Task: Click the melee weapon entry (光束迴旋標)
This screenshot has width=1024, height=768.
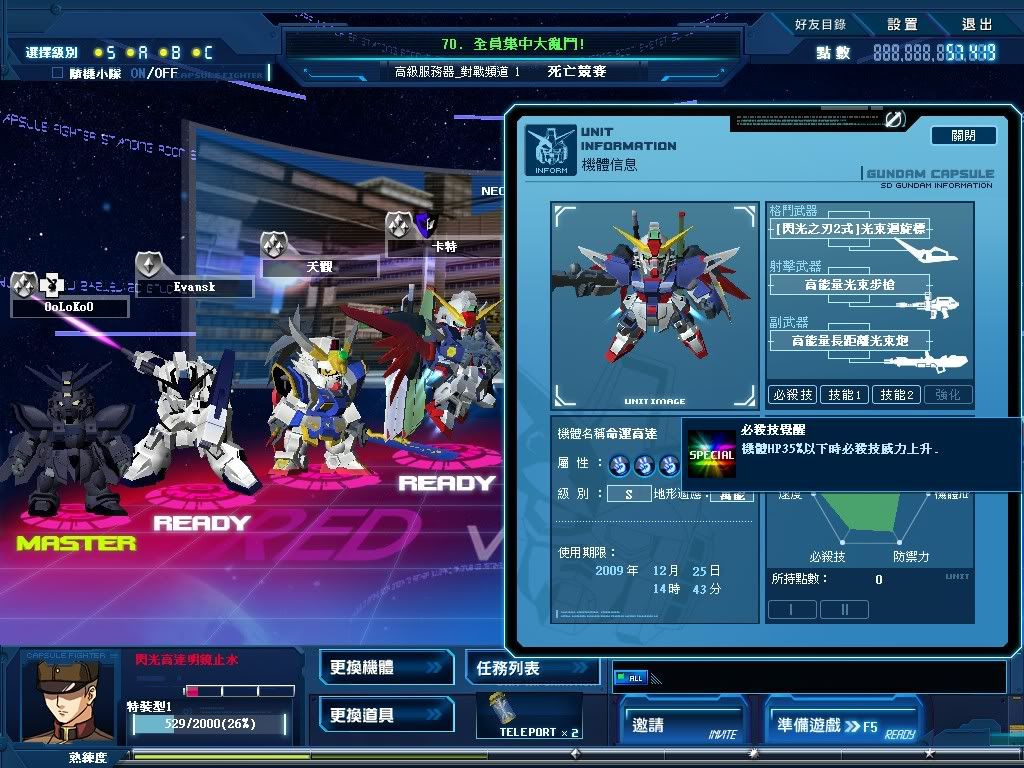Action: pyautogui.click(x=847, y=230)
